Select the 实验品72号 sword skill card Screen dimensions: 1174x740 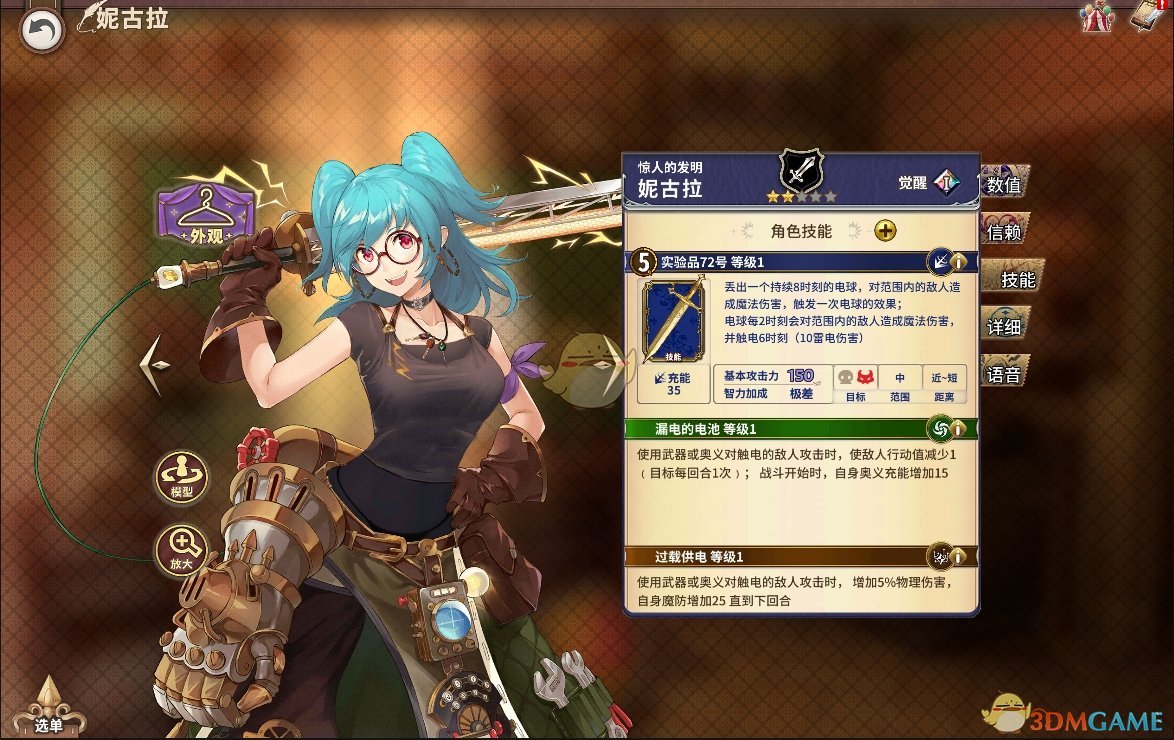pos(672,320)
